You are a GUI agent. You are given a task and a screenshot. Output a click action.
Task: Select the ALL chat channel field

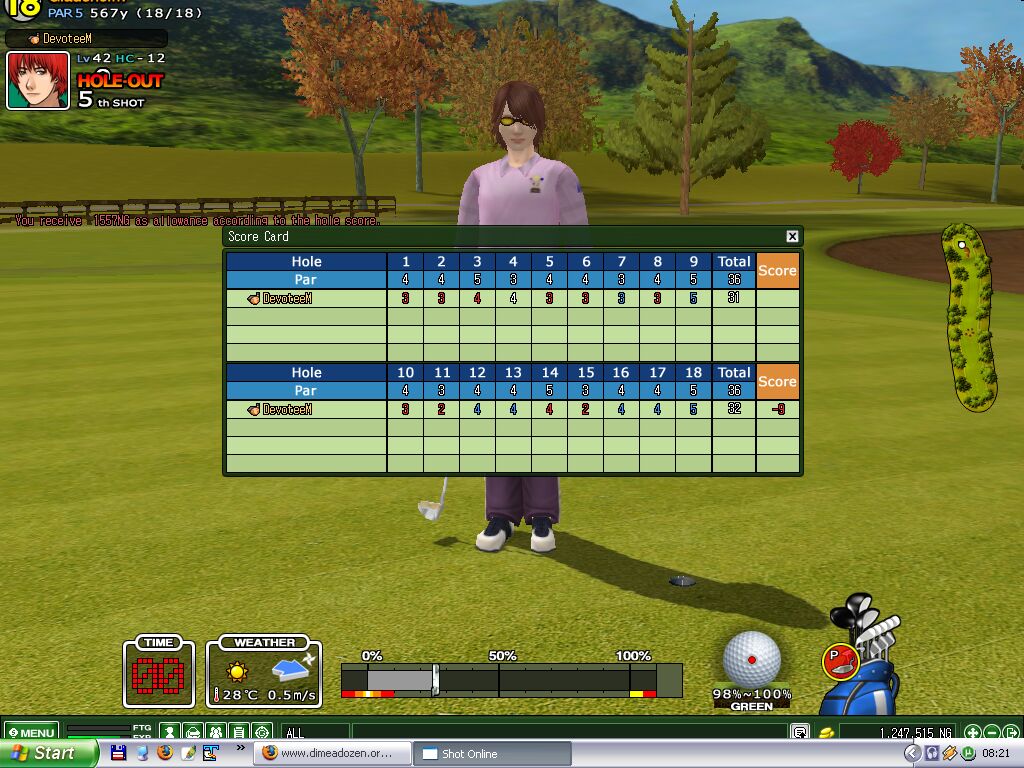point(315,732)
